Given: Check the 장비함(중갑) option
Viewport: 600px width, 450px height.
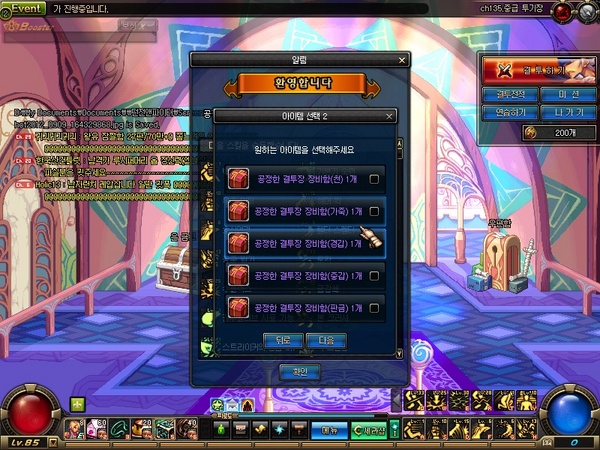Looking at the screenshot, I should point(374,274).
